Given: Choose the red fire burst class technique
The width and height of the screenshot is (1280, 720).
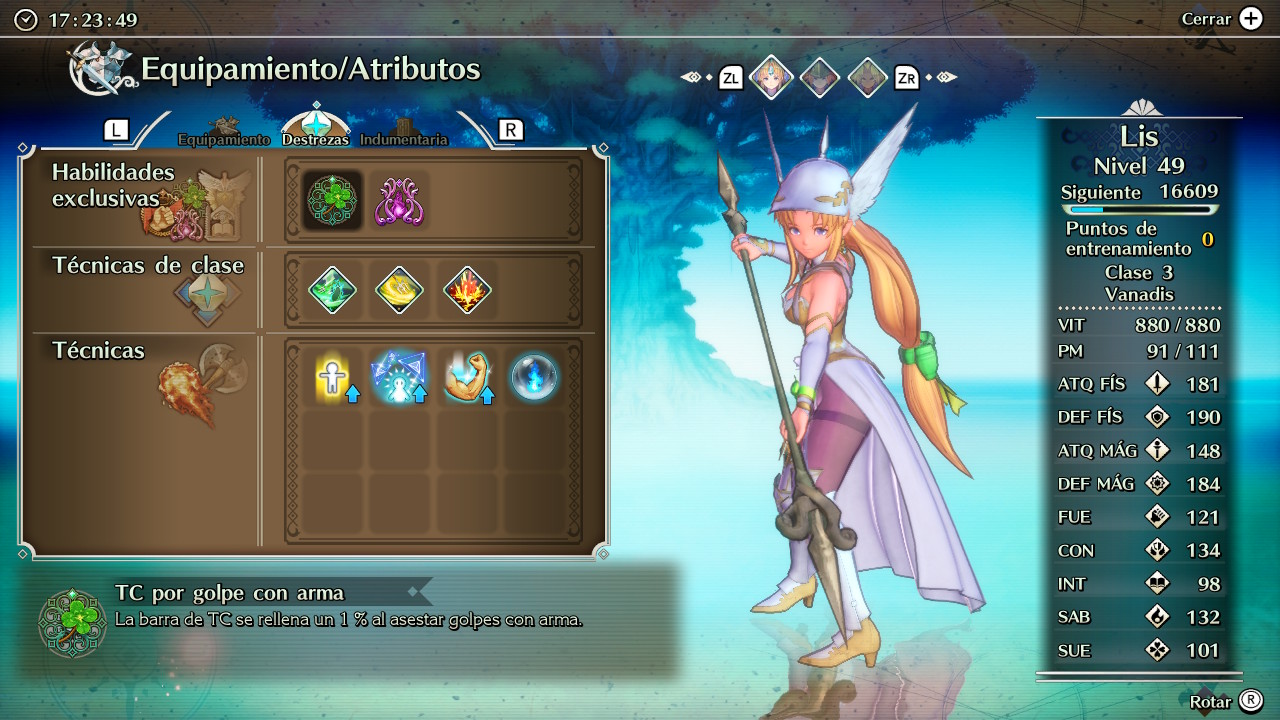Looking at the screenshot, I should pyautogui.click(x=466, y=290).
